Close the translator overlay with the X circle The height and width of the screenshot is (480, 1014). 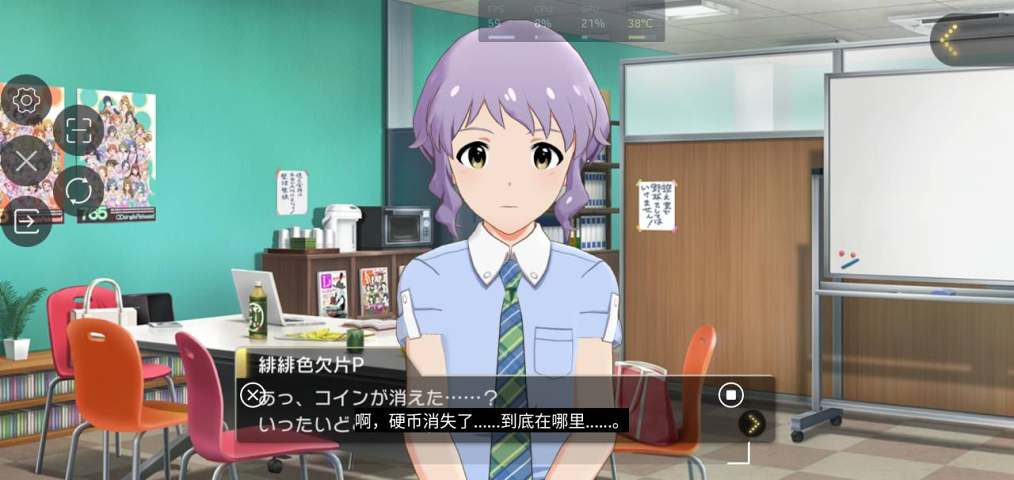26,160
